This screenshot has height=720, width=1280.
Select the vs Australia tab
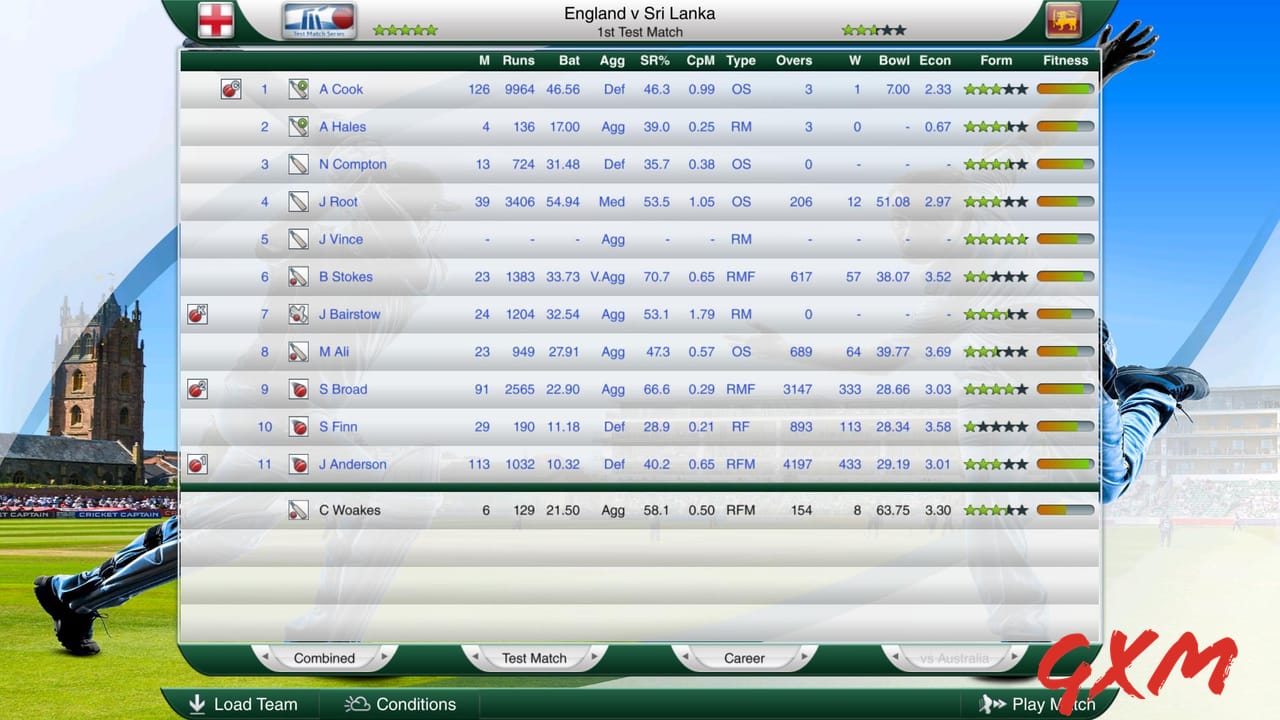click(x=955, y=658)
